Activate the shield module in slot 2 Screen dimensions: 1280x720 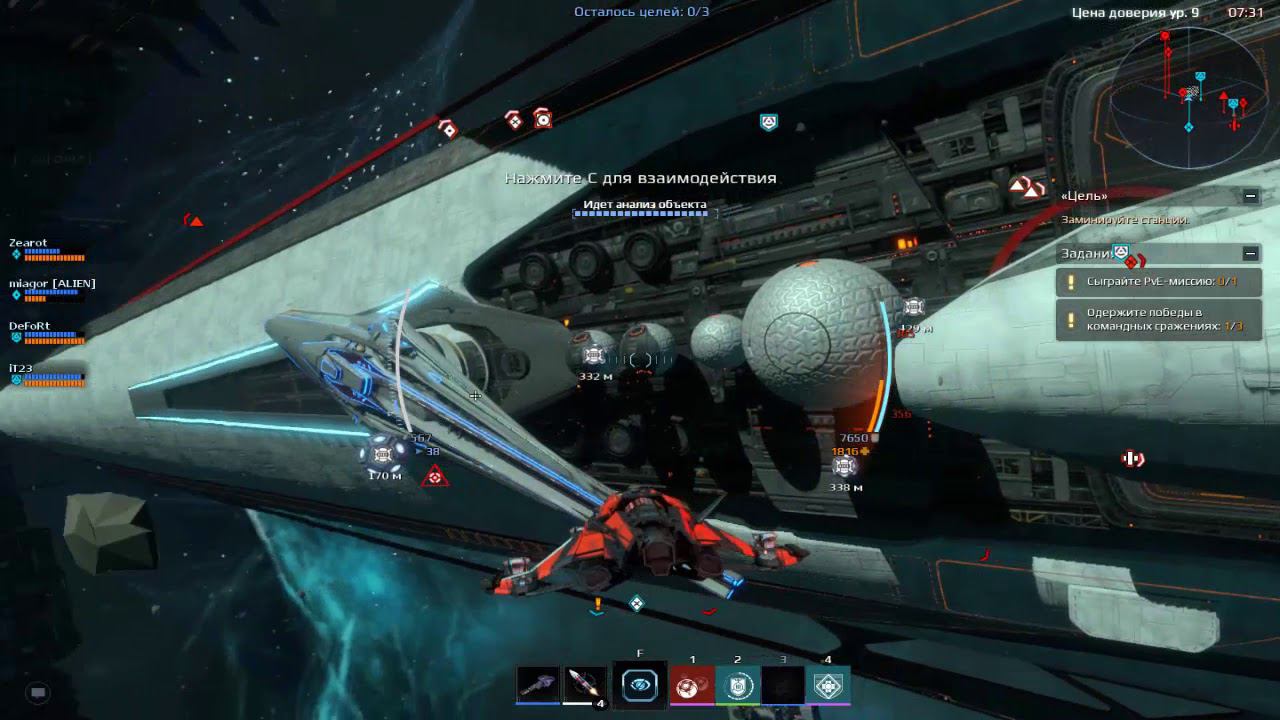(x=737, y=686)
